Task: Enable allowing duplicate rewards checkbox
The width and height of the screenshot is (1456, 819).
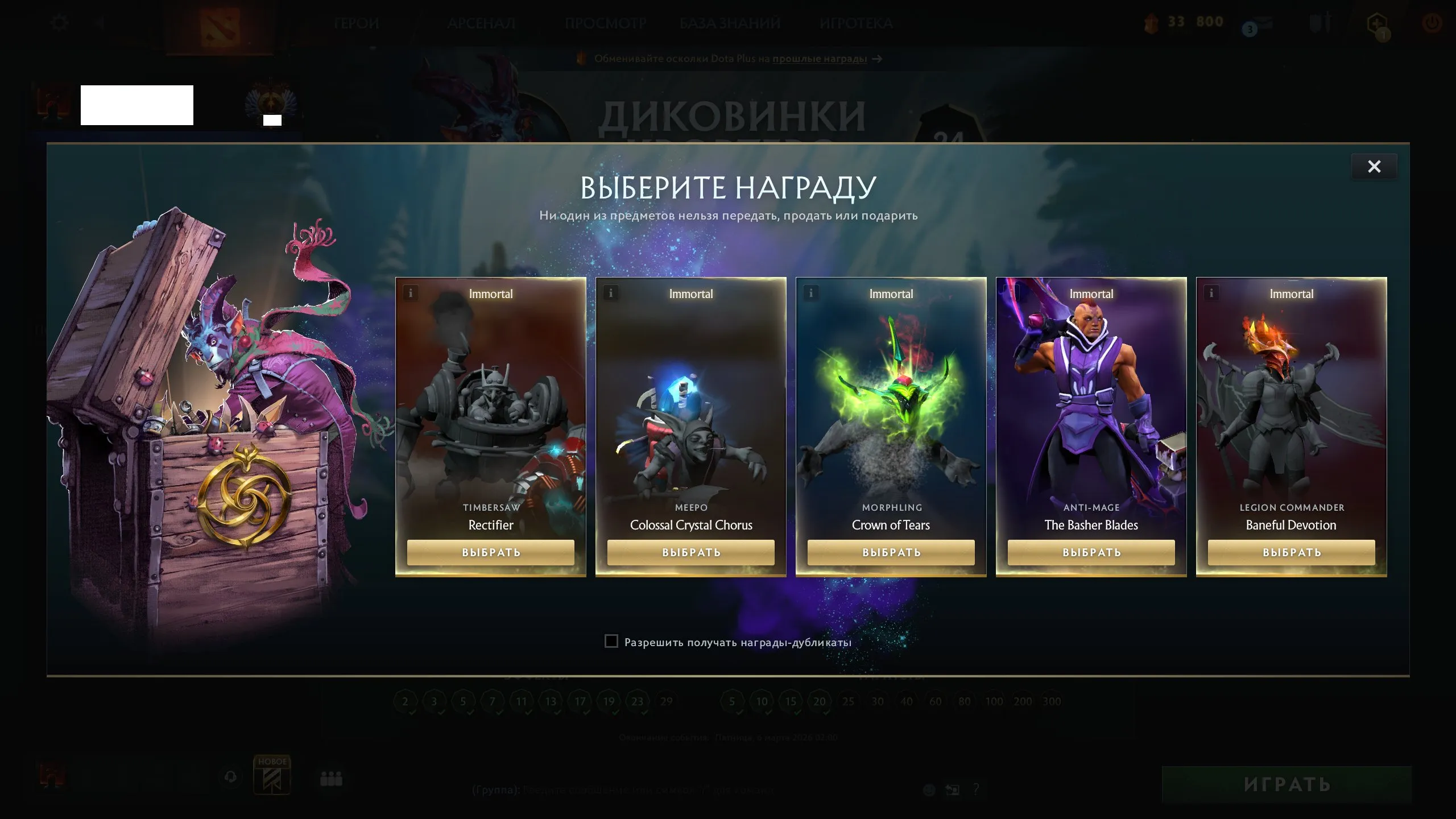Action: 611,641
